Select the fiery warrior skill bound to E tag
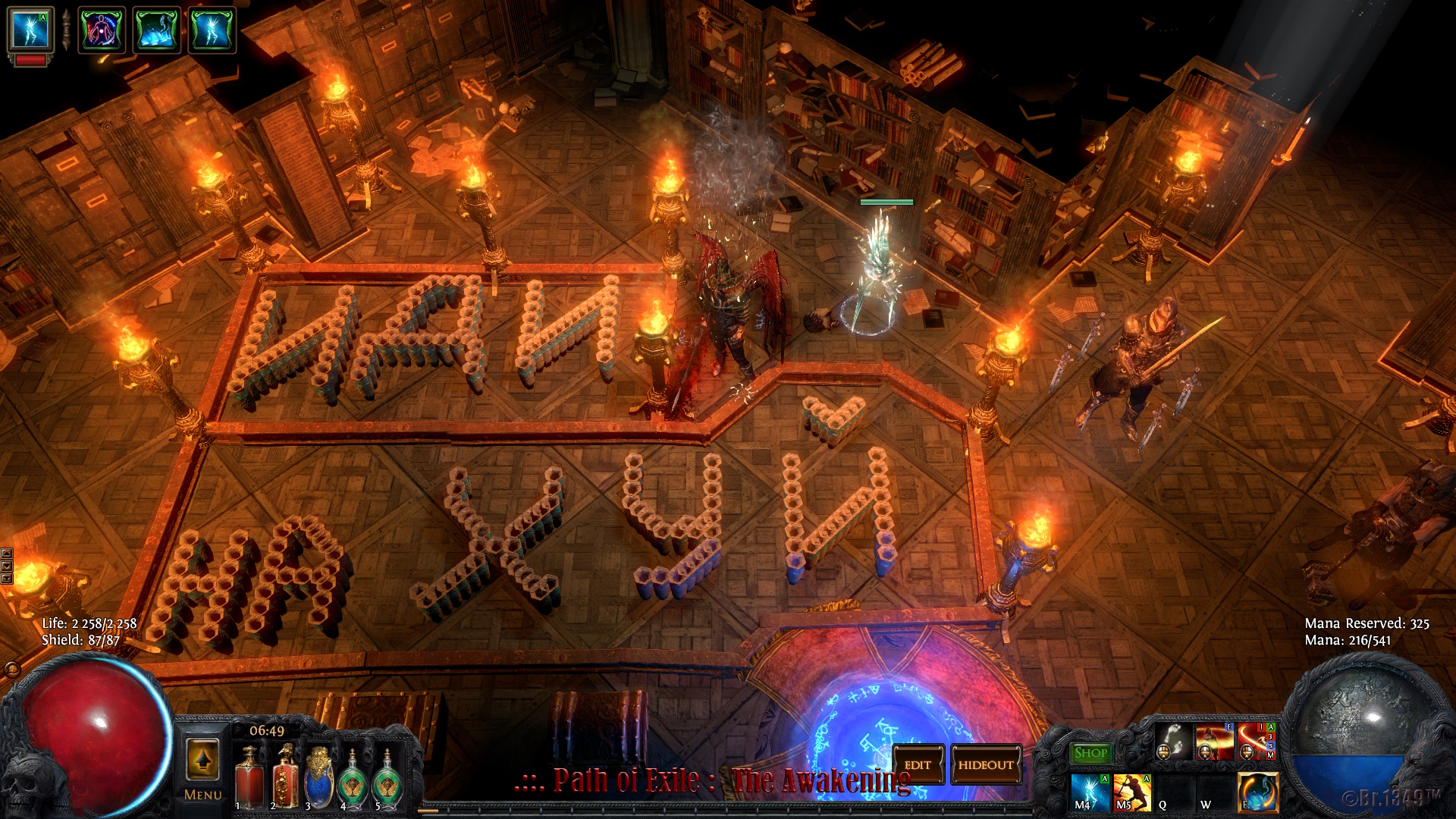This screenshot has height=819, width=1456. click(1214, 742)
